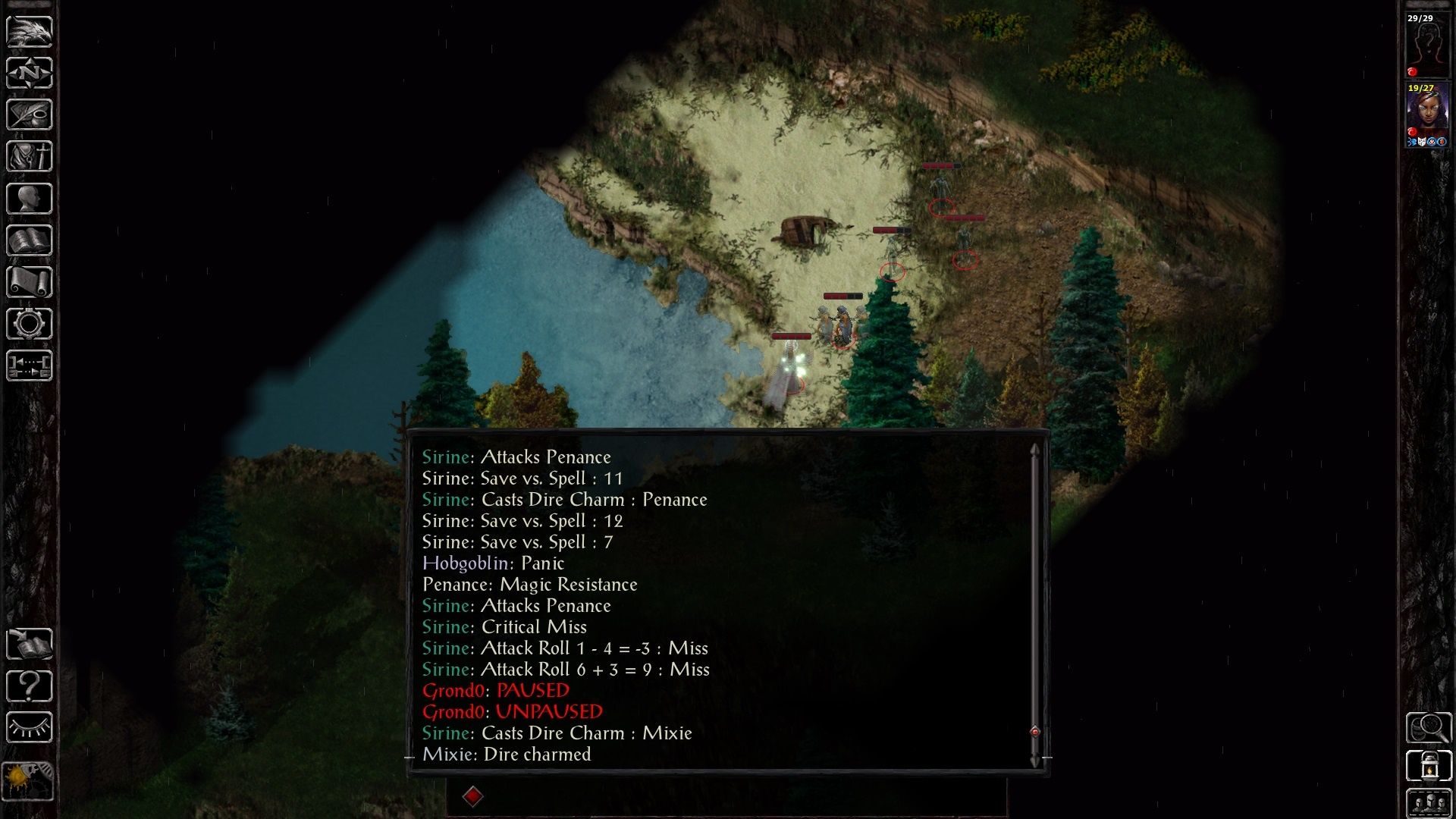Quick save using the book arrow icon

tap(30, 644)
